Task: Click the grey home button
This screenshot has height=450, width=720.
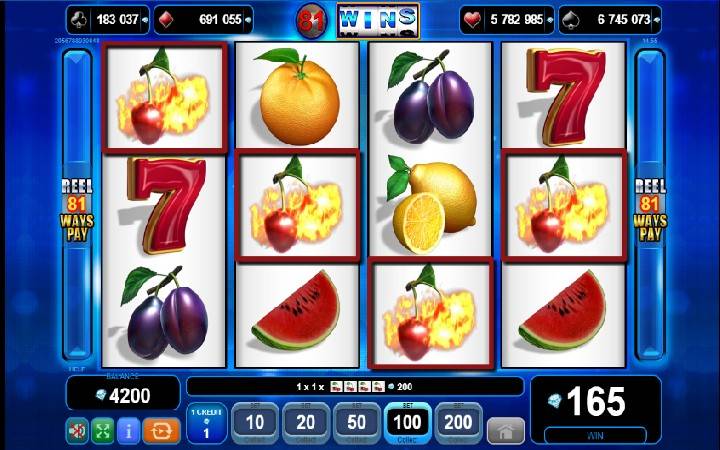Action: pos(506,430)
